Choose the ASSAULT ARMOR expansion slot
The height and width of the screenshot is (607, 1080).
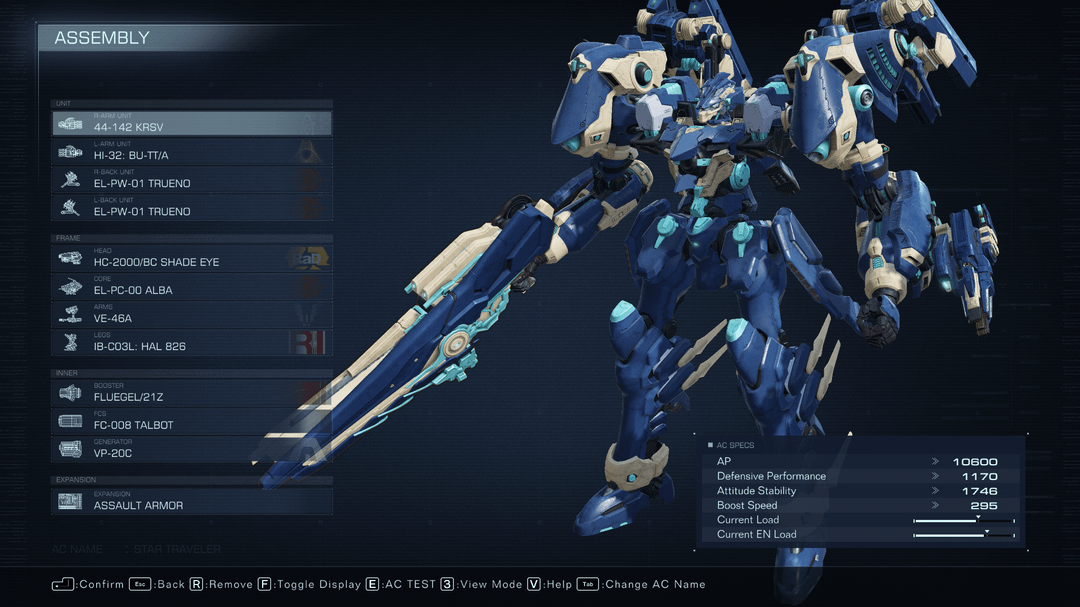[191, 501]
